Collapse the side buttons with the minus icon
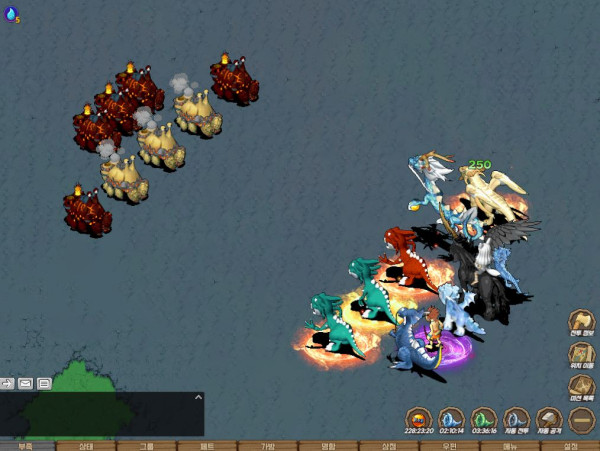 [x=582, y=418]
